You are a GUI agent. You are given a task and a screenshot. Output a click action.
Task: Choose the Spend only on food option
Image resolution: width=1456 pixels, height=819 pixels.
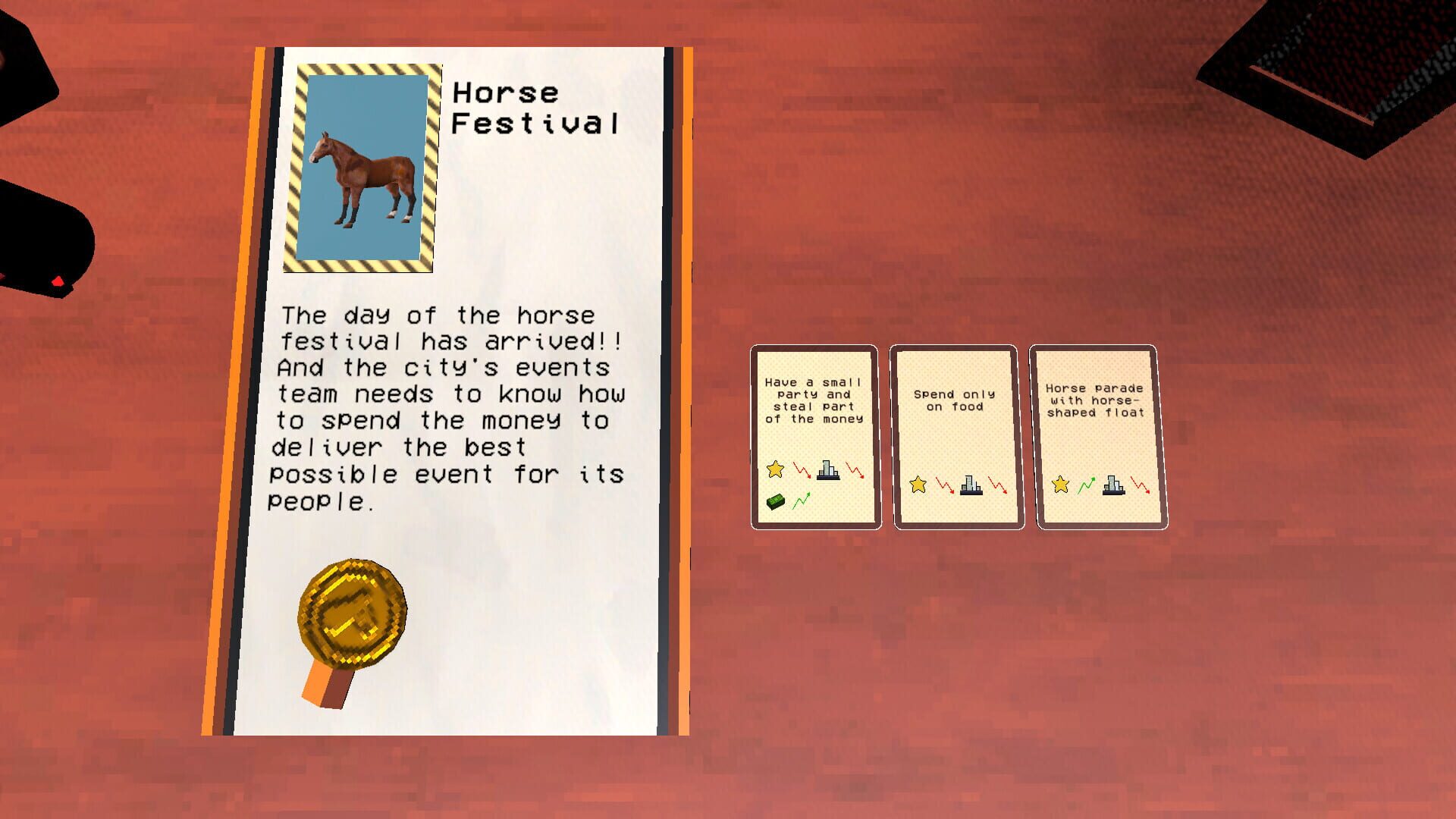[x=955, y=436]
